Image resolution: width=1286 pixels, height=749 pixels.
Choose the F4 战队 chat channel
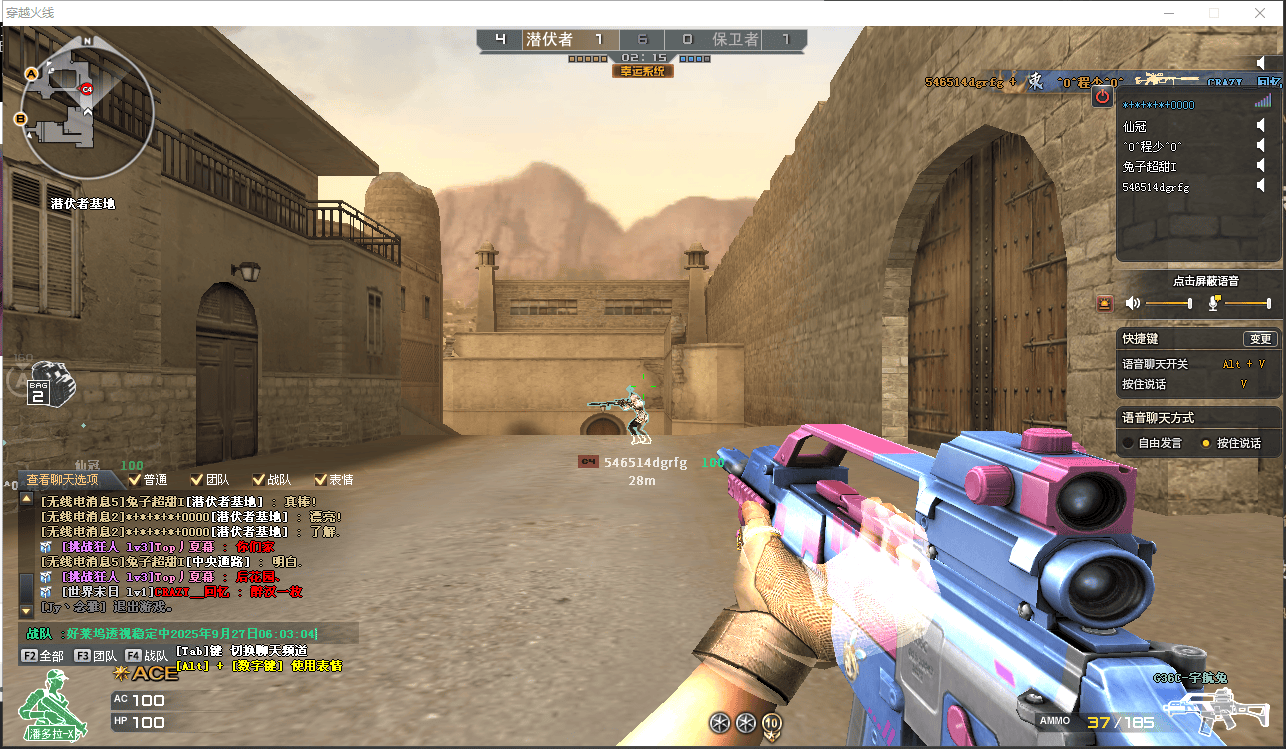pos(147,656)
